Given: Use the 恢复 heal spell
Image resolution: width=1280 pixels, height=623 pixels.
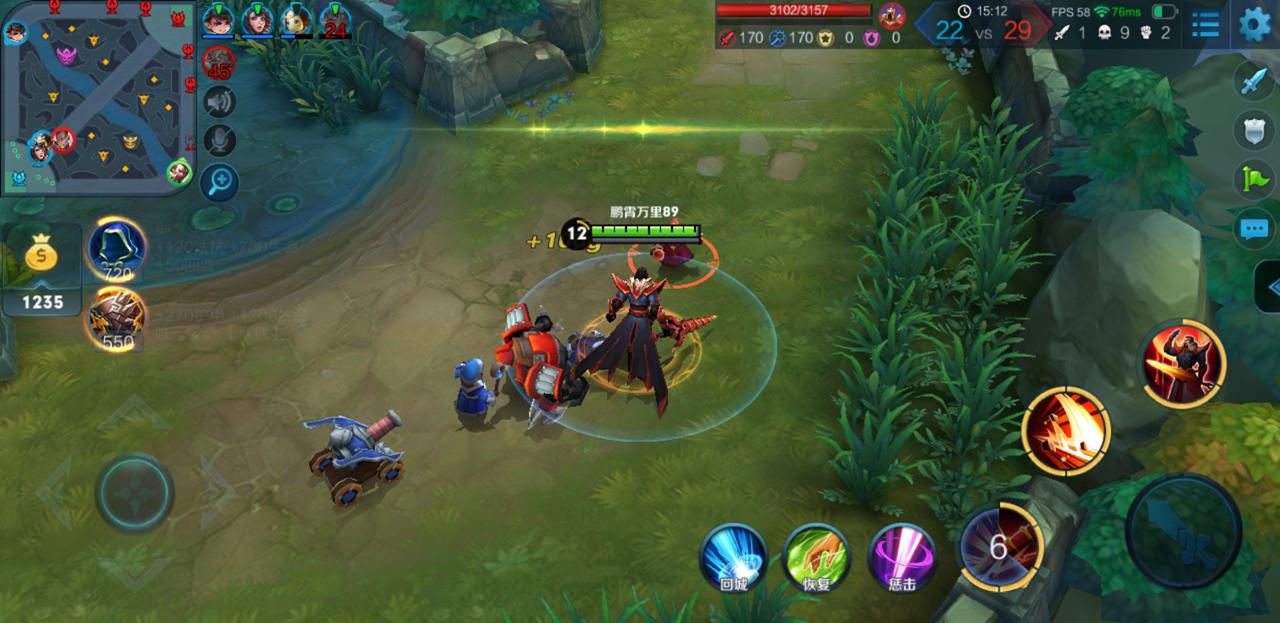Looking at the screenshot, I should (816, 557).
